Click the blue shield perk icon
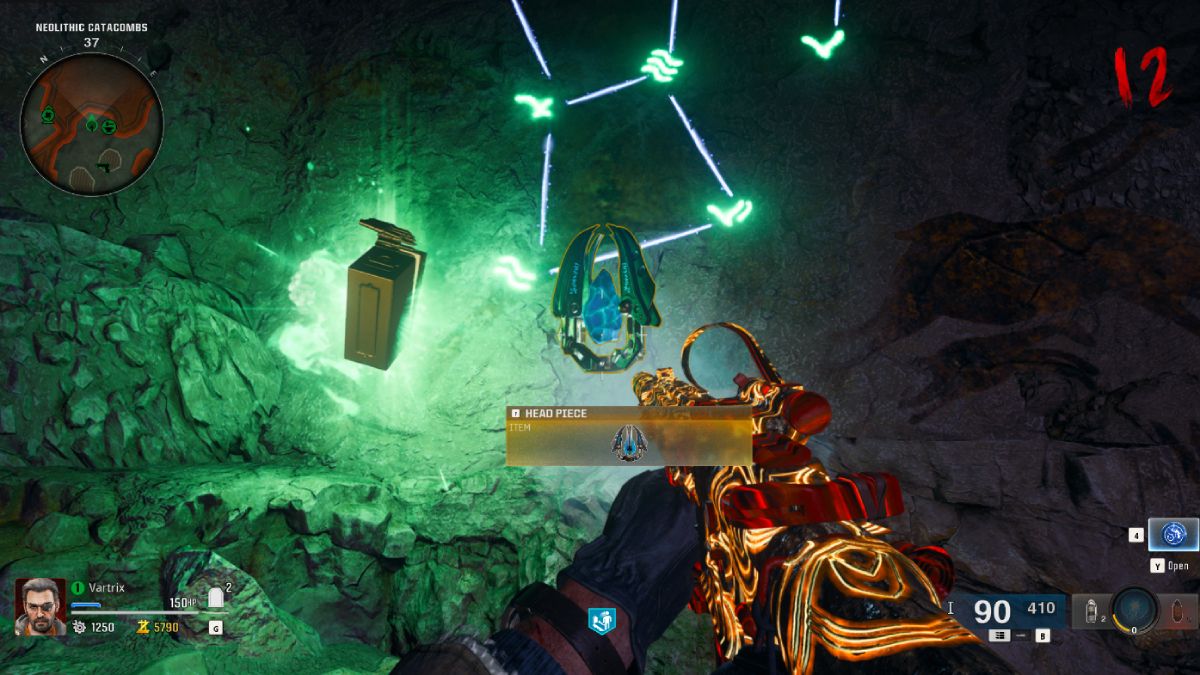The width and height of the screenshot is (1200, 675). click(602, 621)
